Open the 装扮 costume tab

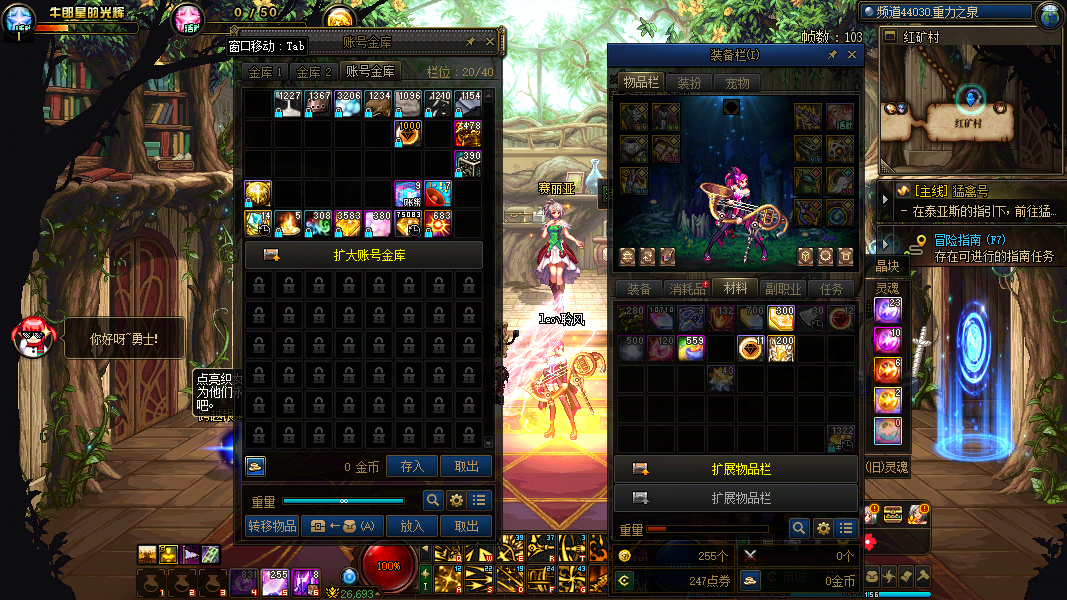tap(689, 83)
